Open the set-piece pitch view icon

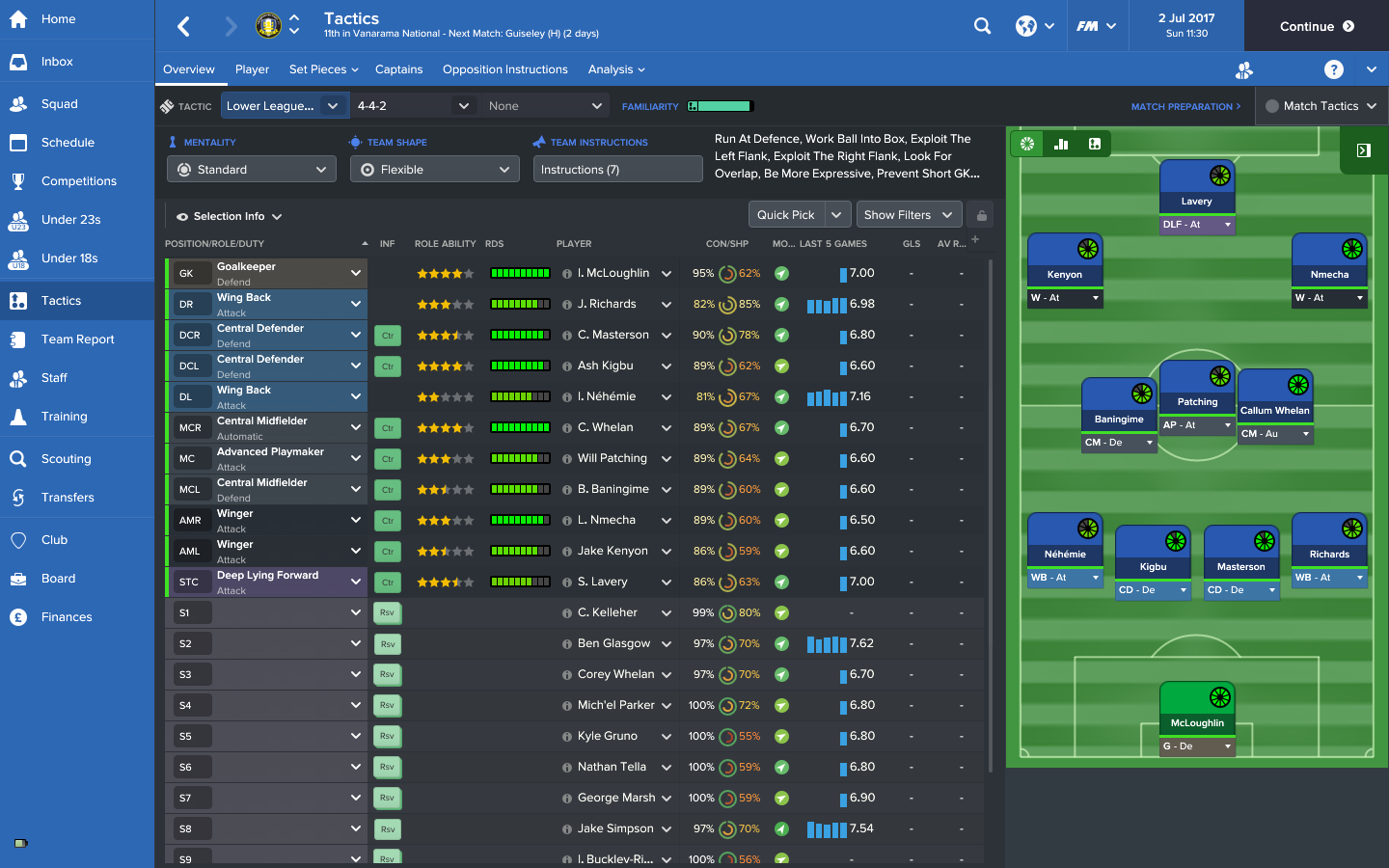(x=1094, y=143)
